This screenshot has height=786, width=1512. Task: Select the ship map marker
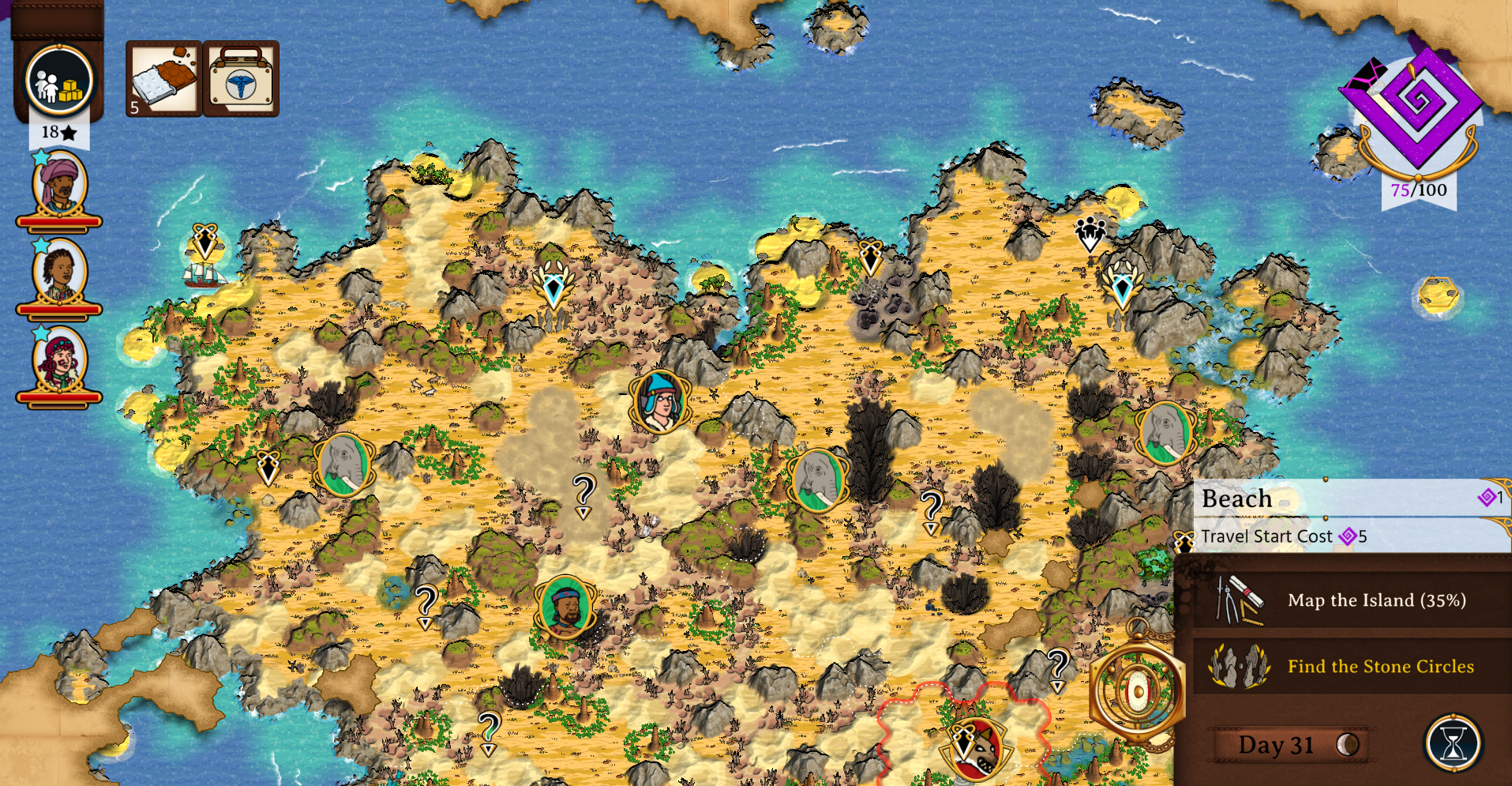pos(205,273)
